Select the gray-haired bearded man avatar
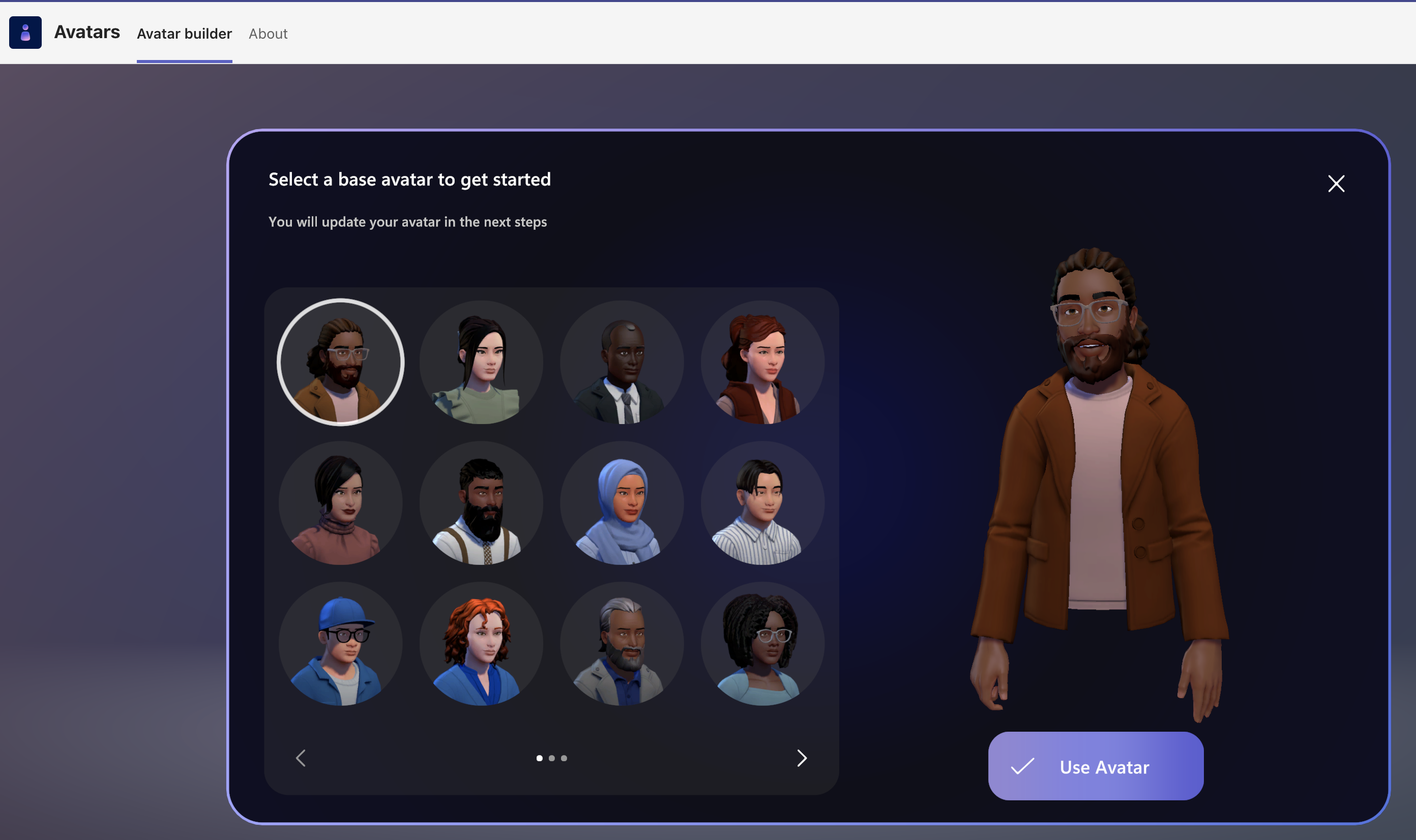 [621, 643]
